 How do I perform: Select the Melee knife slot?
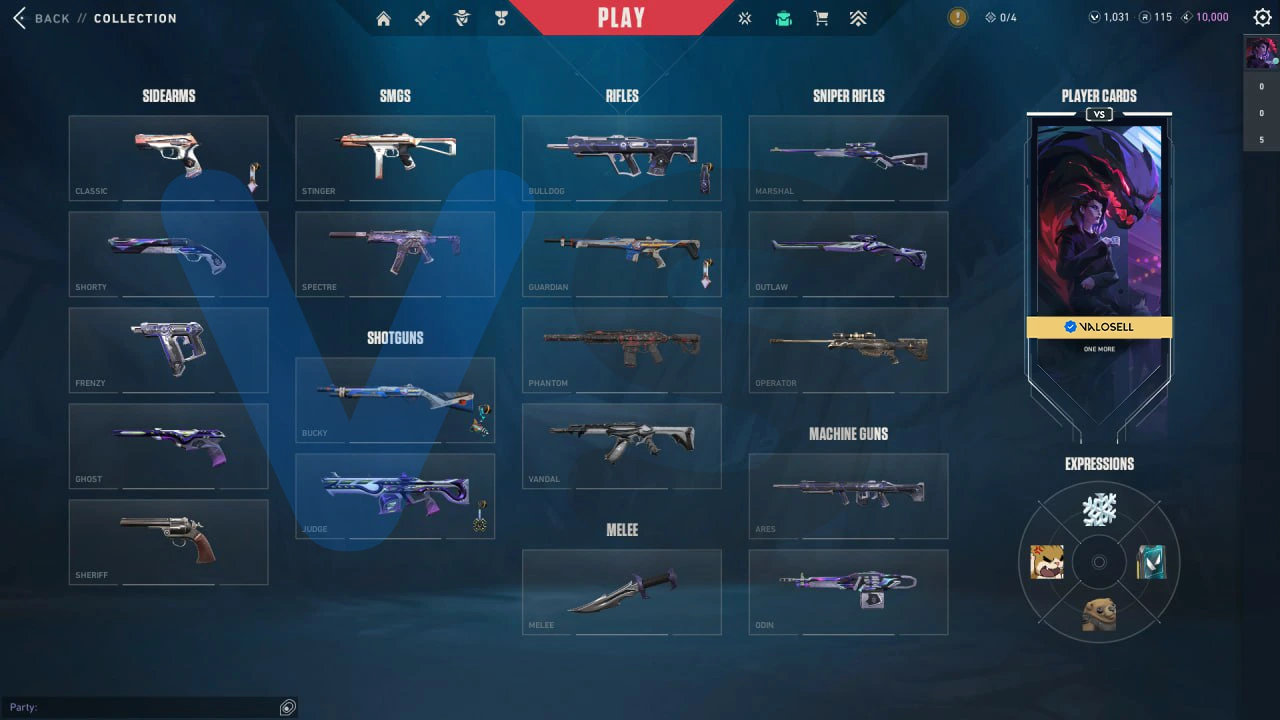[x=621, y=591]
